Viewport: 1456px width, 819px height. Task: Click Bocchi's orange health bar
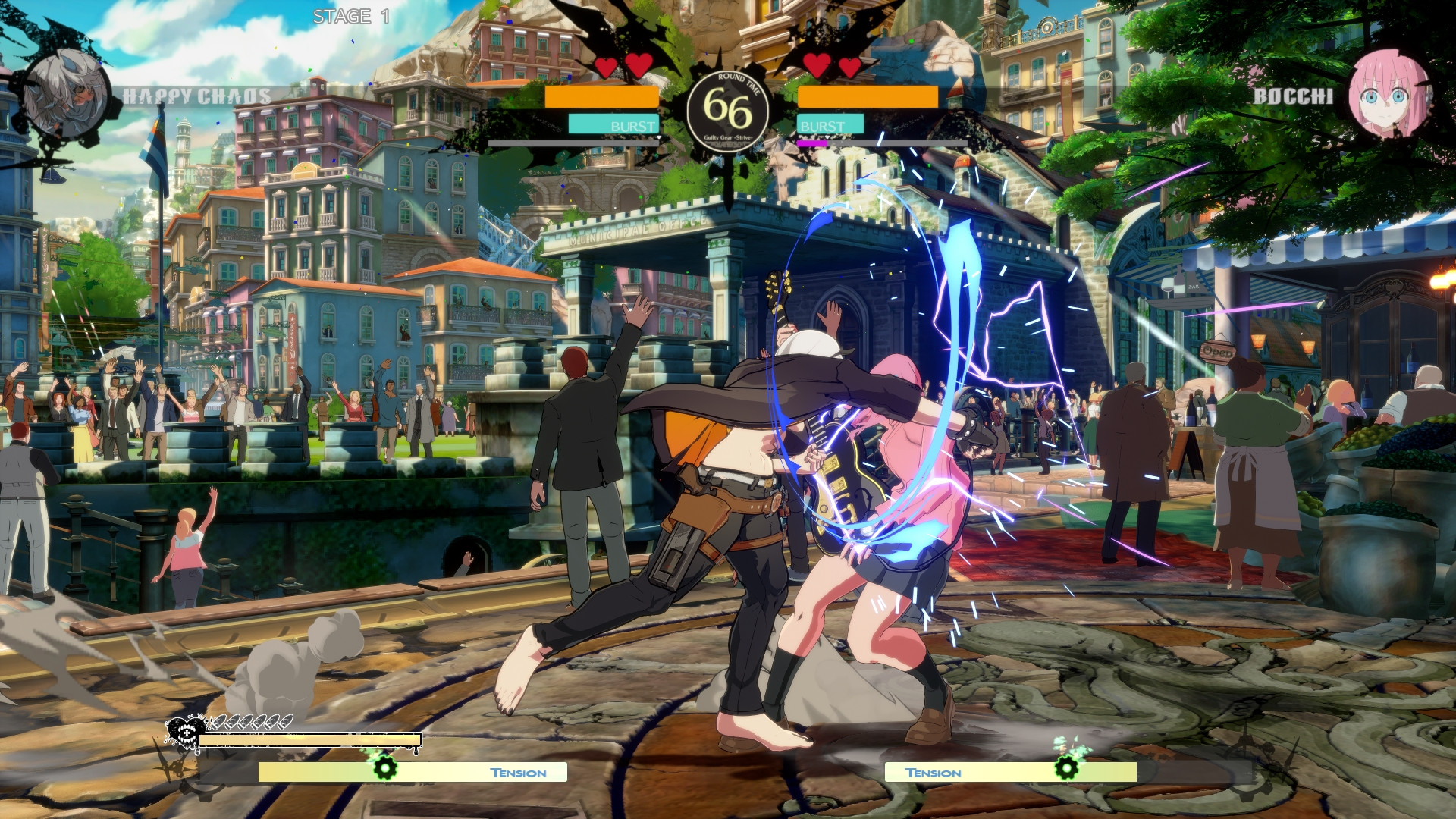pos(868,97)
